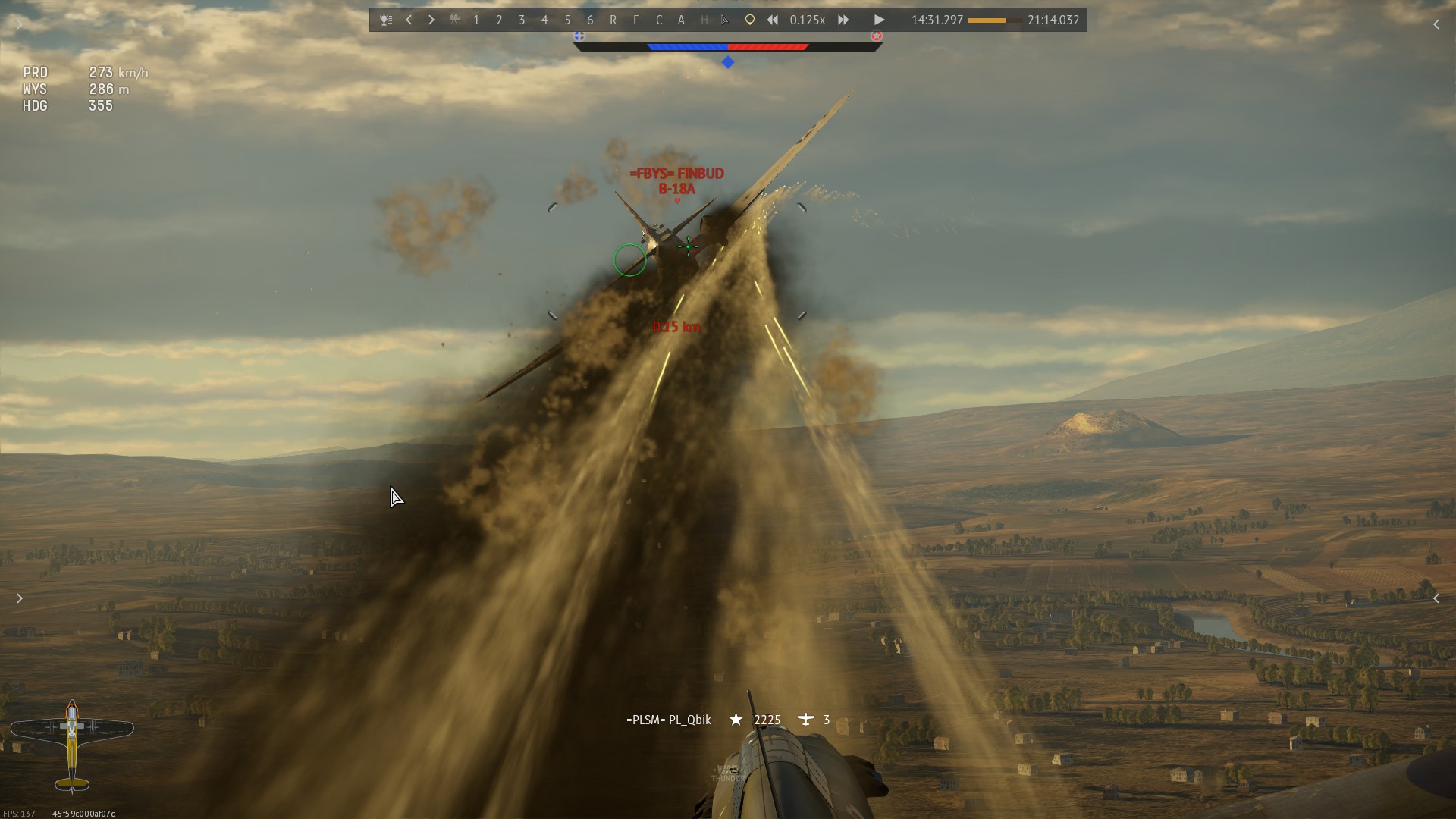Viewport: 1456px width, 819px height.
Task: Speed up replay with fast-forward arrows
Action: click(x=843, y=20)
